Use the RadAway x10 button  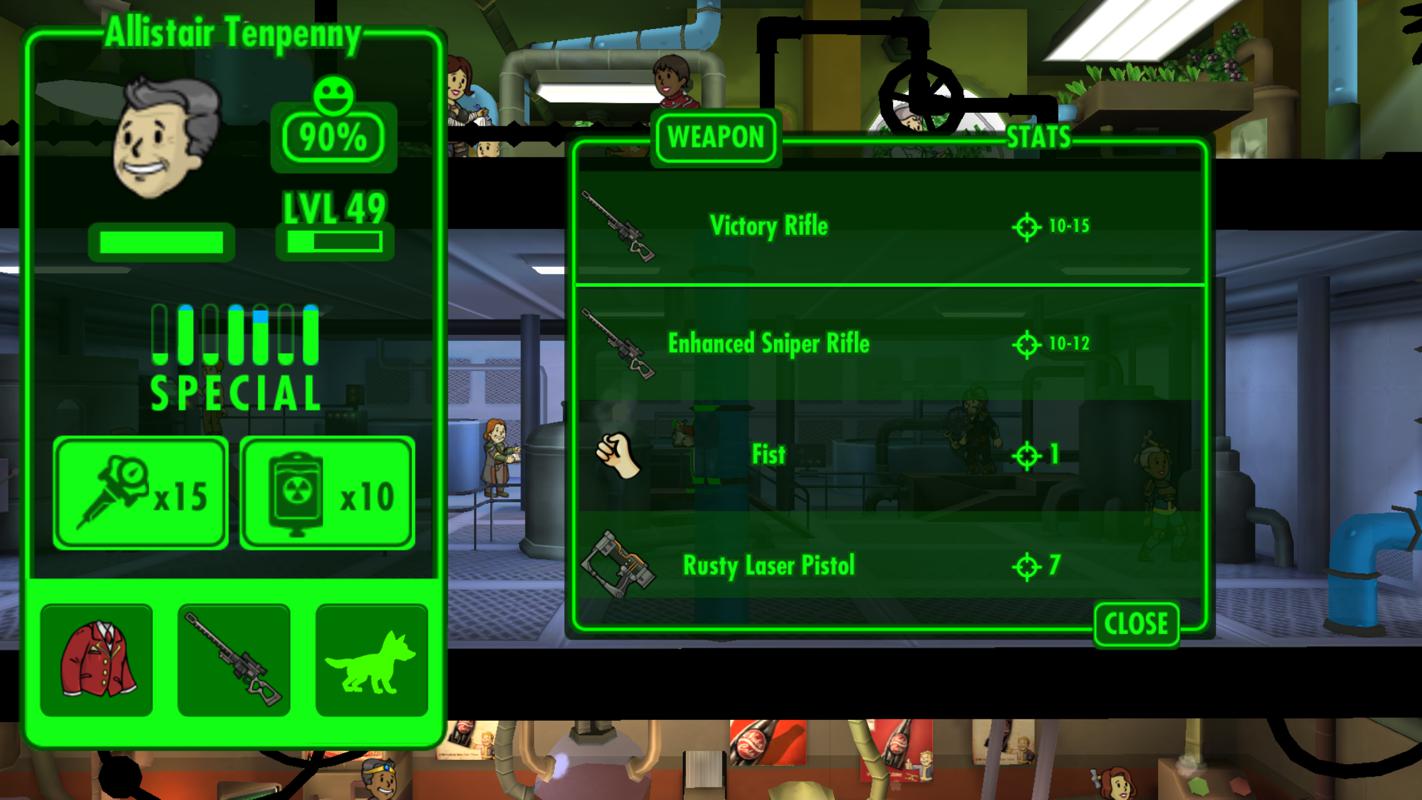pos(327,494)
